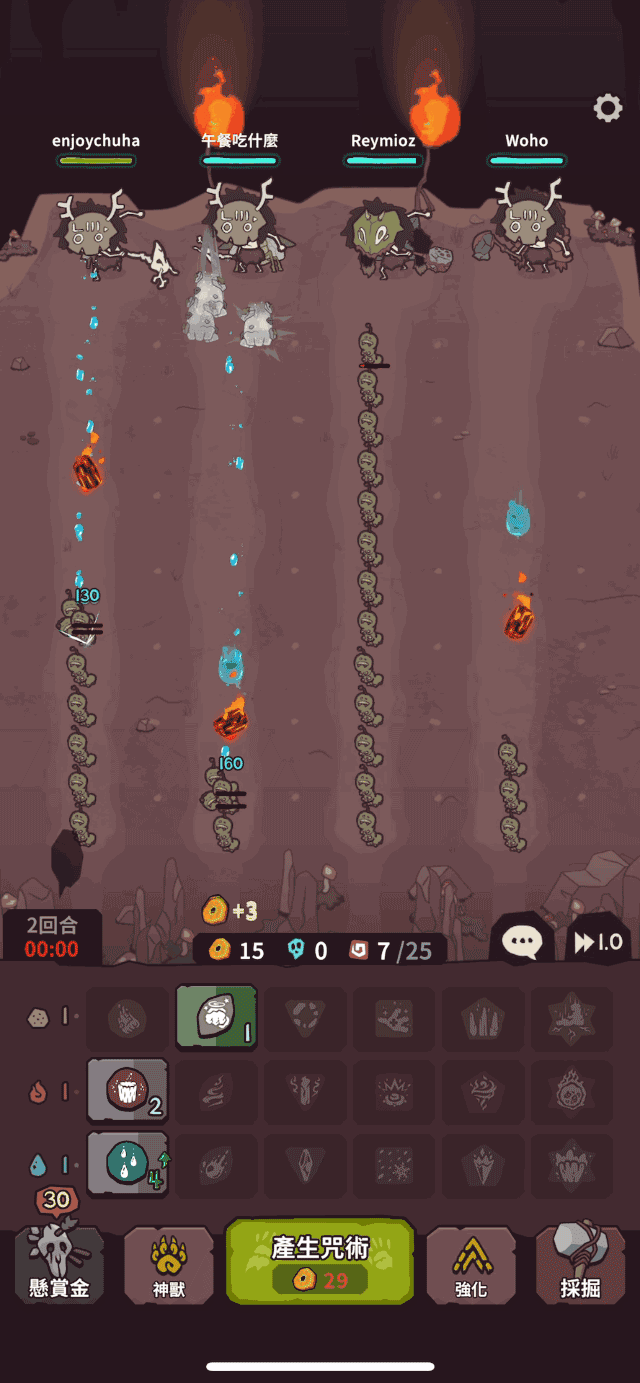This screenshot has width=640, height=1383.
Task: Open the 神獸 beast menu
Action: coord(168,1267)
